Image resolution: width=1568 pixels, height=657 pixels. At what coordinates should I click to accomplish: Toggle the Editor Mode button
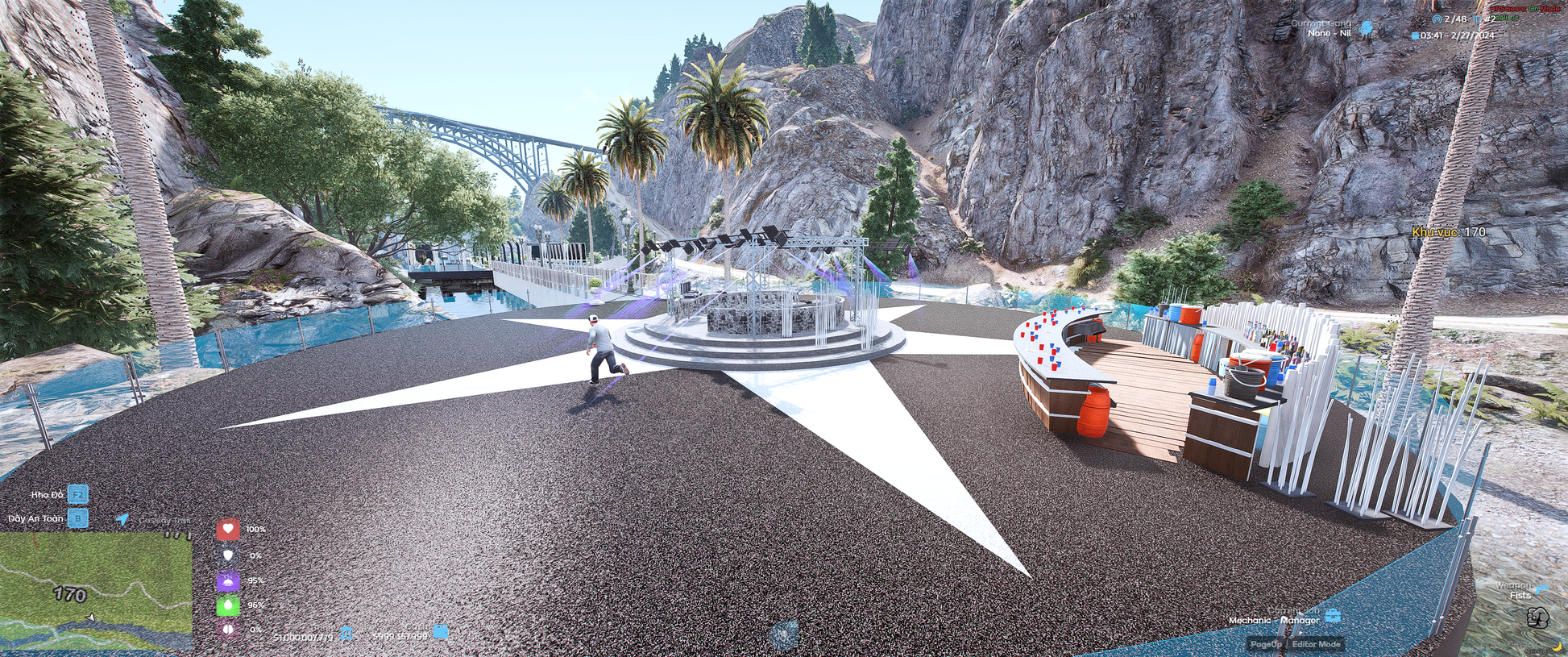[1316, 644]
